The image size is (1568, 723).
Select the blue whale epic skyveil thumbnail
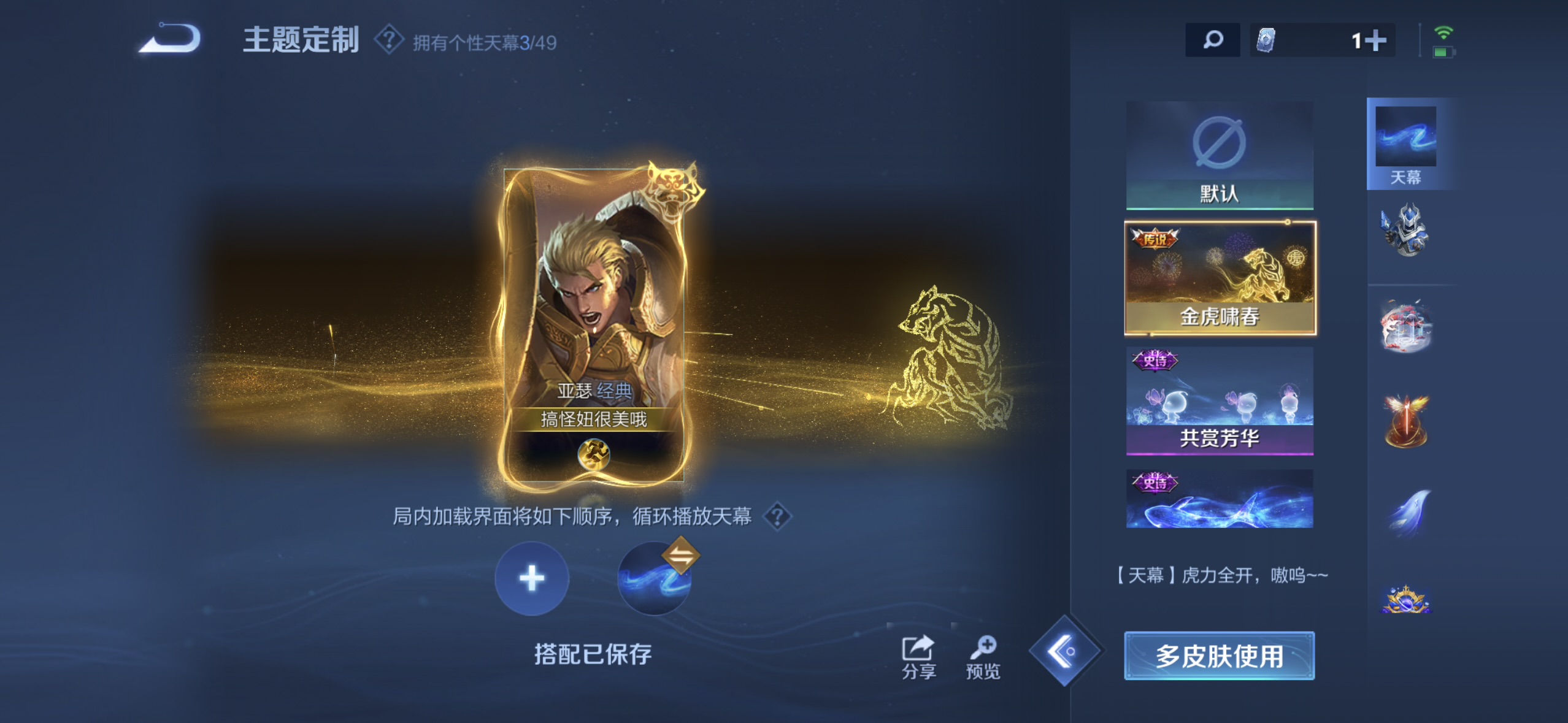point(1218,499)
